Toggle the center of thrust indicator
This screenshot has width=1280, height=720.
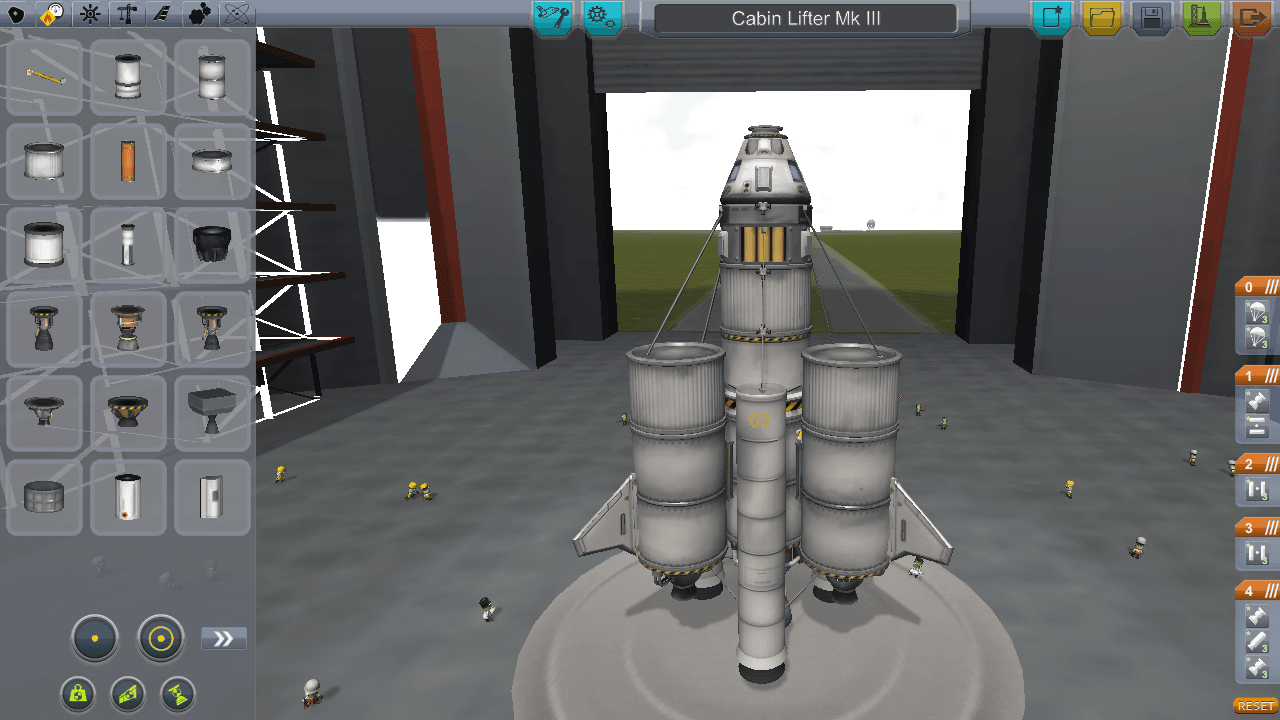click(176, 694)
